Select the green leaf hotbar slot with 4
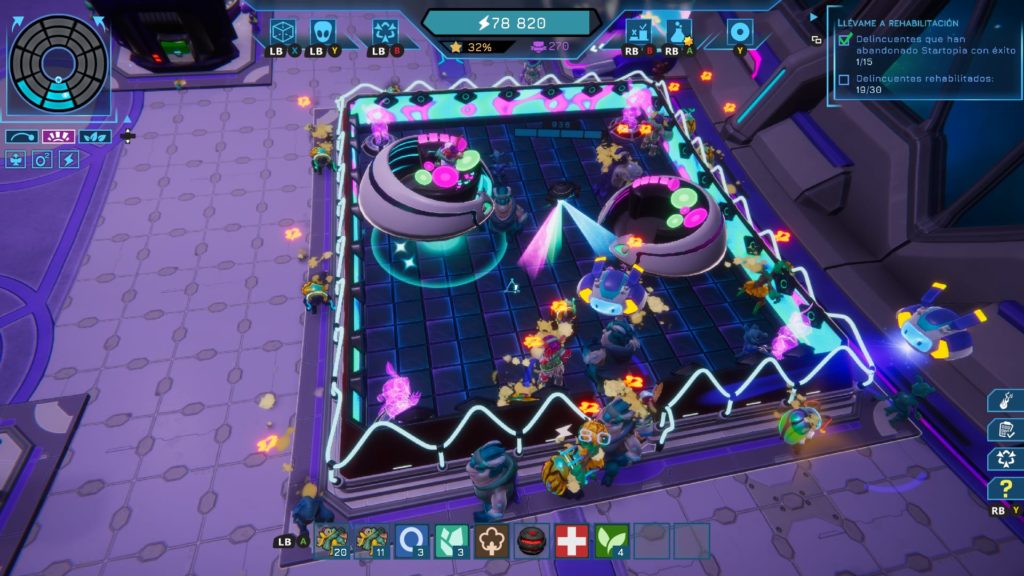 pyautogui.click(x=612, y=541)
